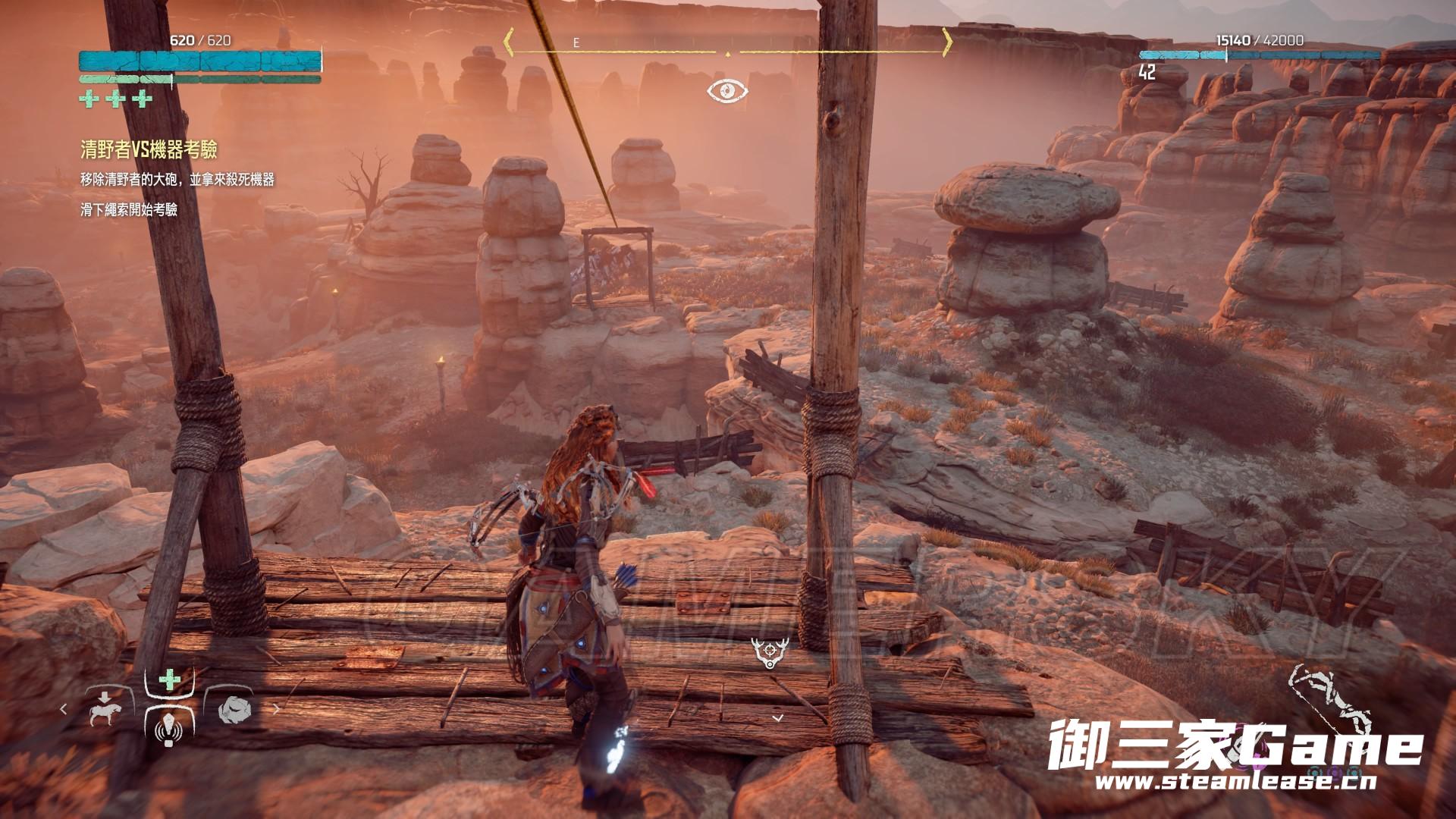The image size is (1456, 819).
Task: Click the compass strip showing E
Action: [728, 44]
